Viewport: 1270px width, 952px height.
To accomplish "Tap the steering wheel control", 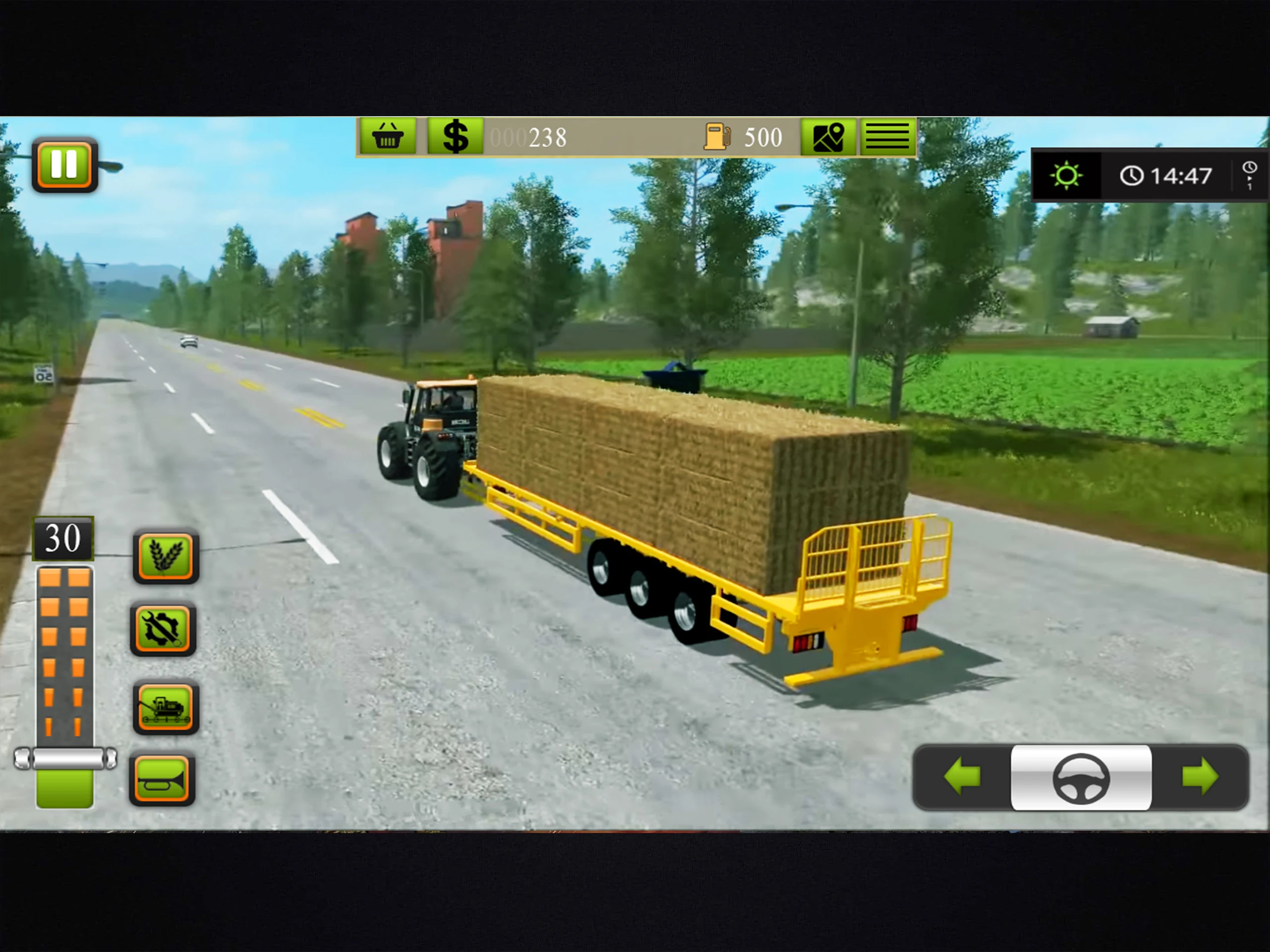I will pyautogui.click(x=1080, y=778).
